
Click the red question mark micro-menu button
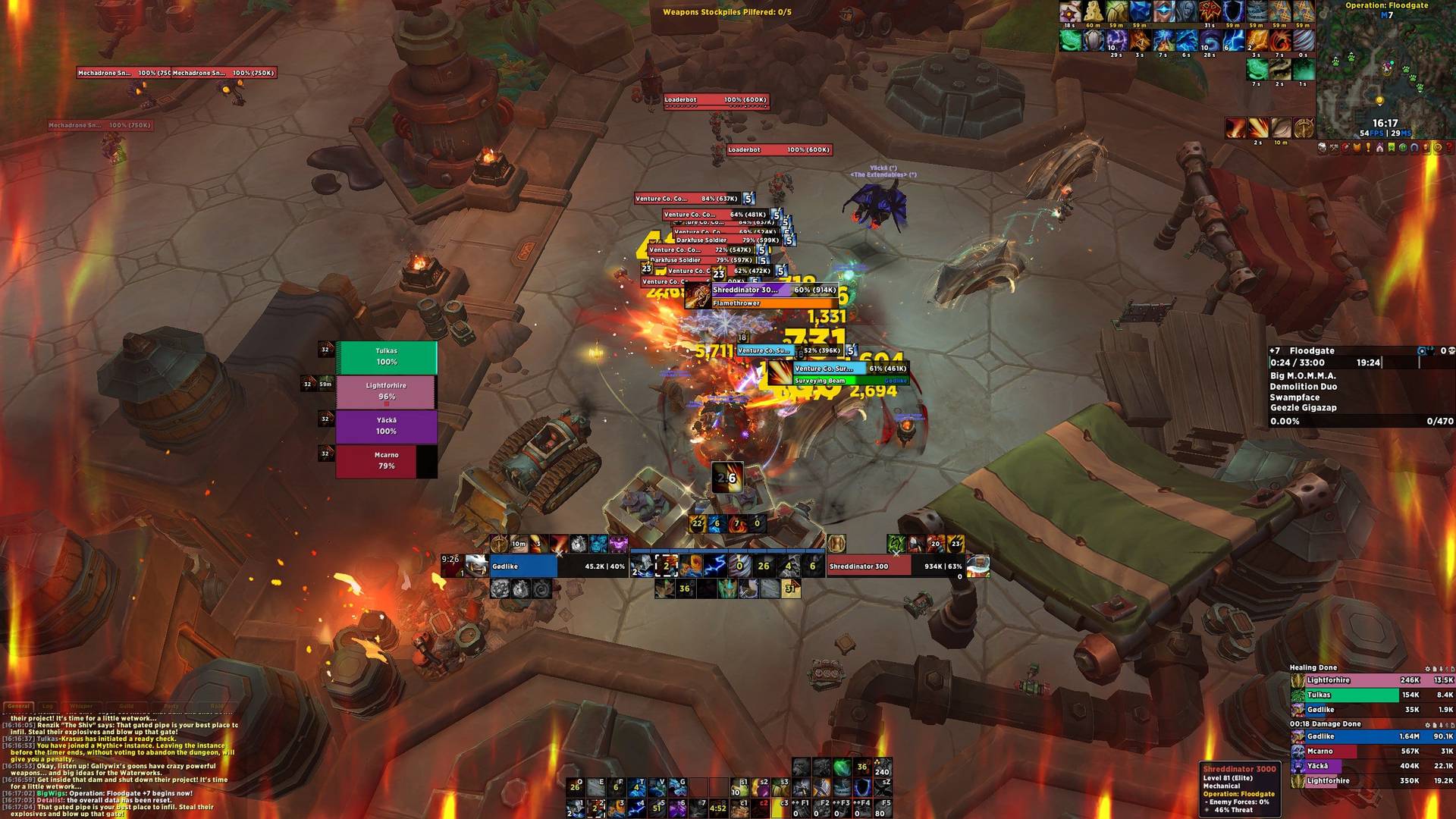click(1448, 148)
